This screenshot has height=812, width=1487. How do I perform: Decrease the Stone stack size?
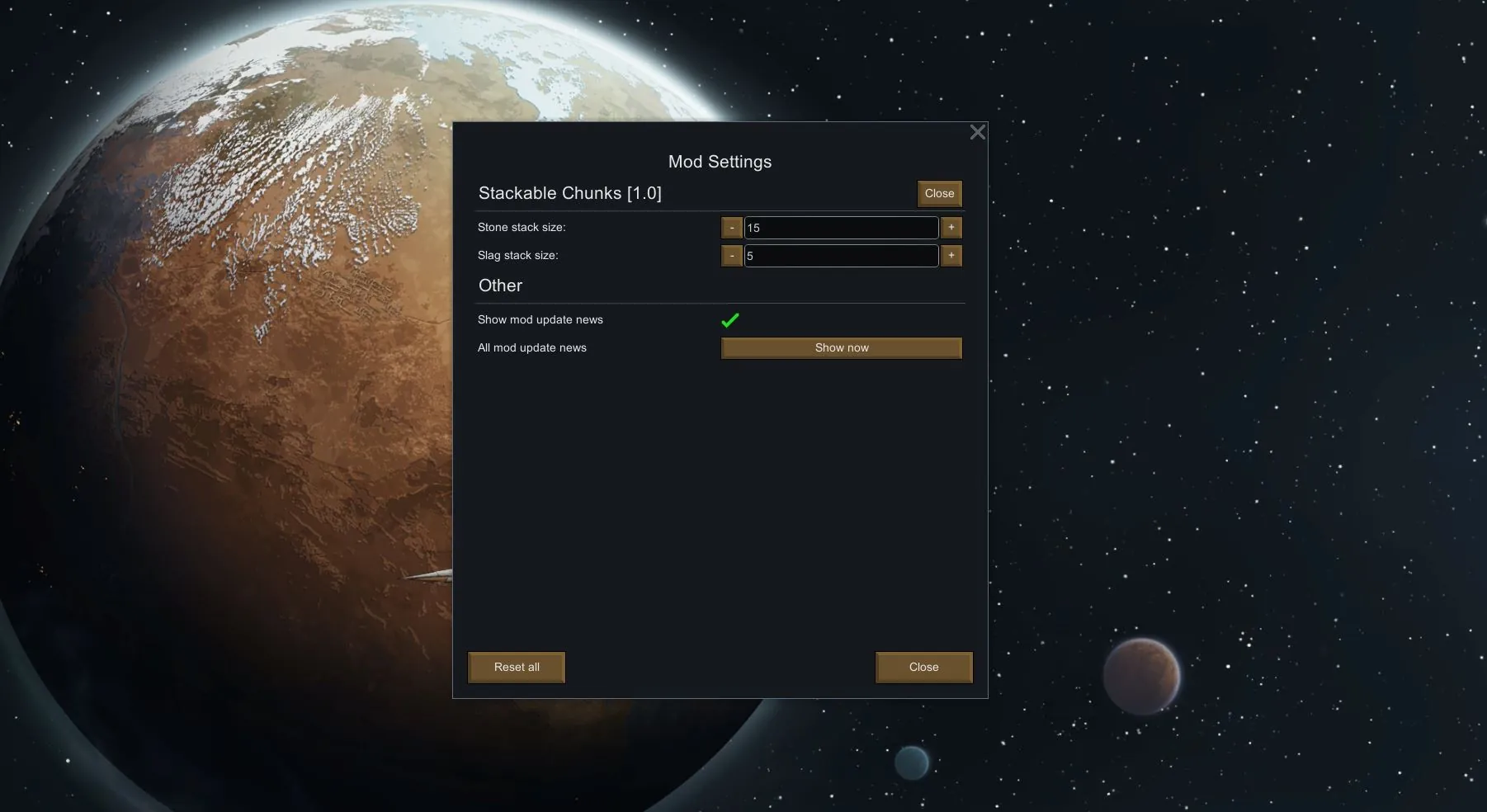(x=732, y=228)
